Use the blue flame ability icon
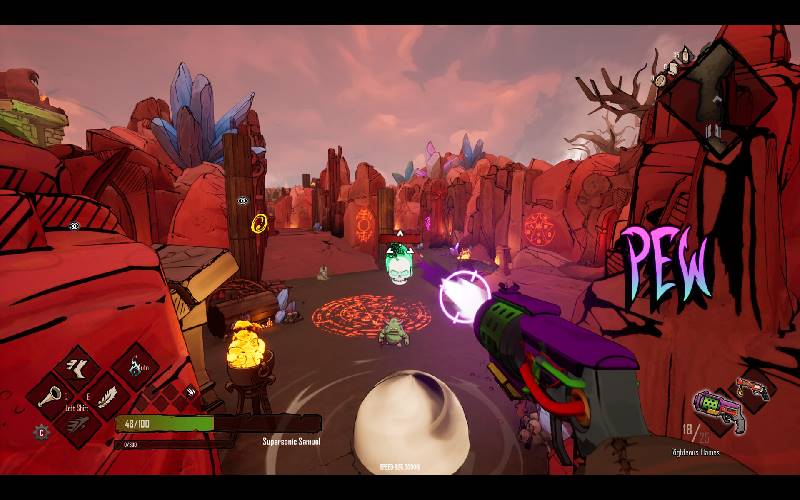The width and height of the screenshot is (800, 500). coord(135,368)
